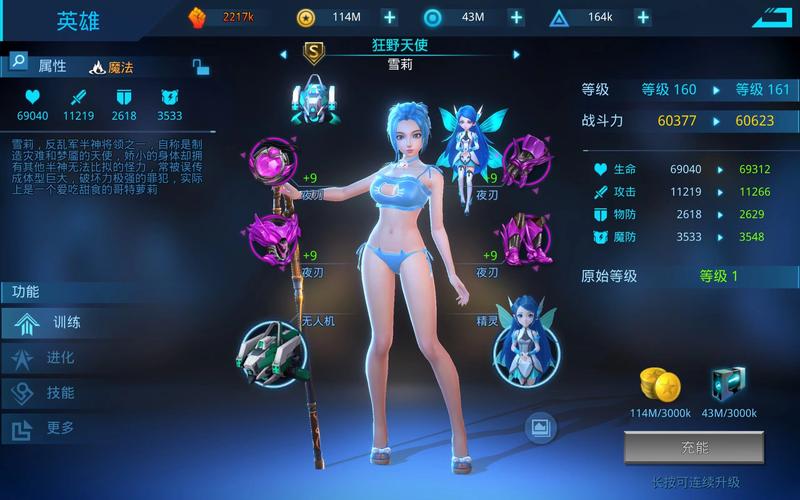This screenshot has height=500, width=800.
Task: Open the 进化 (Evolution) function
Action: [60, 358]
